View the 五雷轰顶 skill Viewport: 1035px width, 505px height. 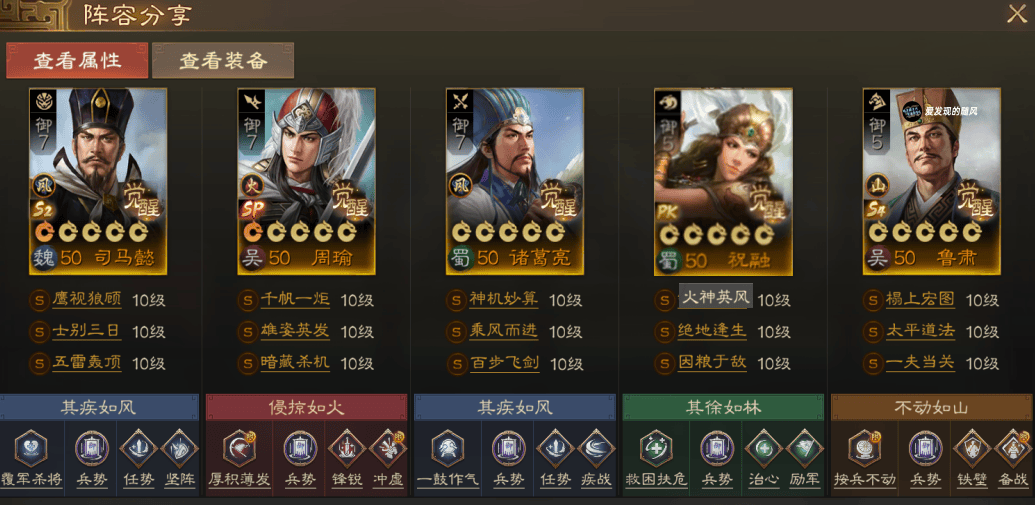87,363
